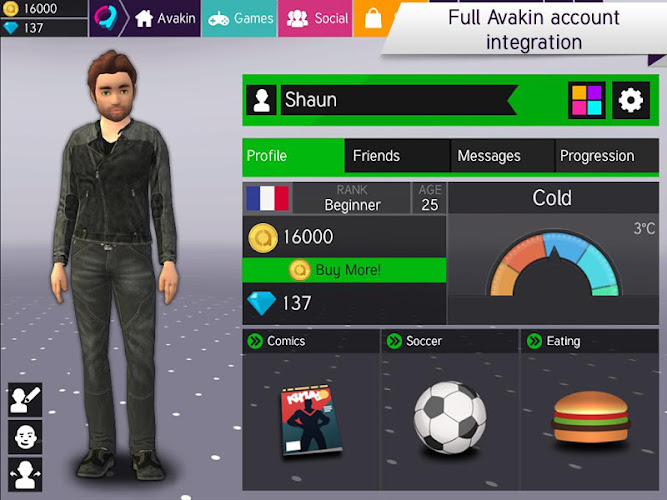Switch to the Friends tab
The width and height of the screenshot is (667, 500).
[397, 156]
